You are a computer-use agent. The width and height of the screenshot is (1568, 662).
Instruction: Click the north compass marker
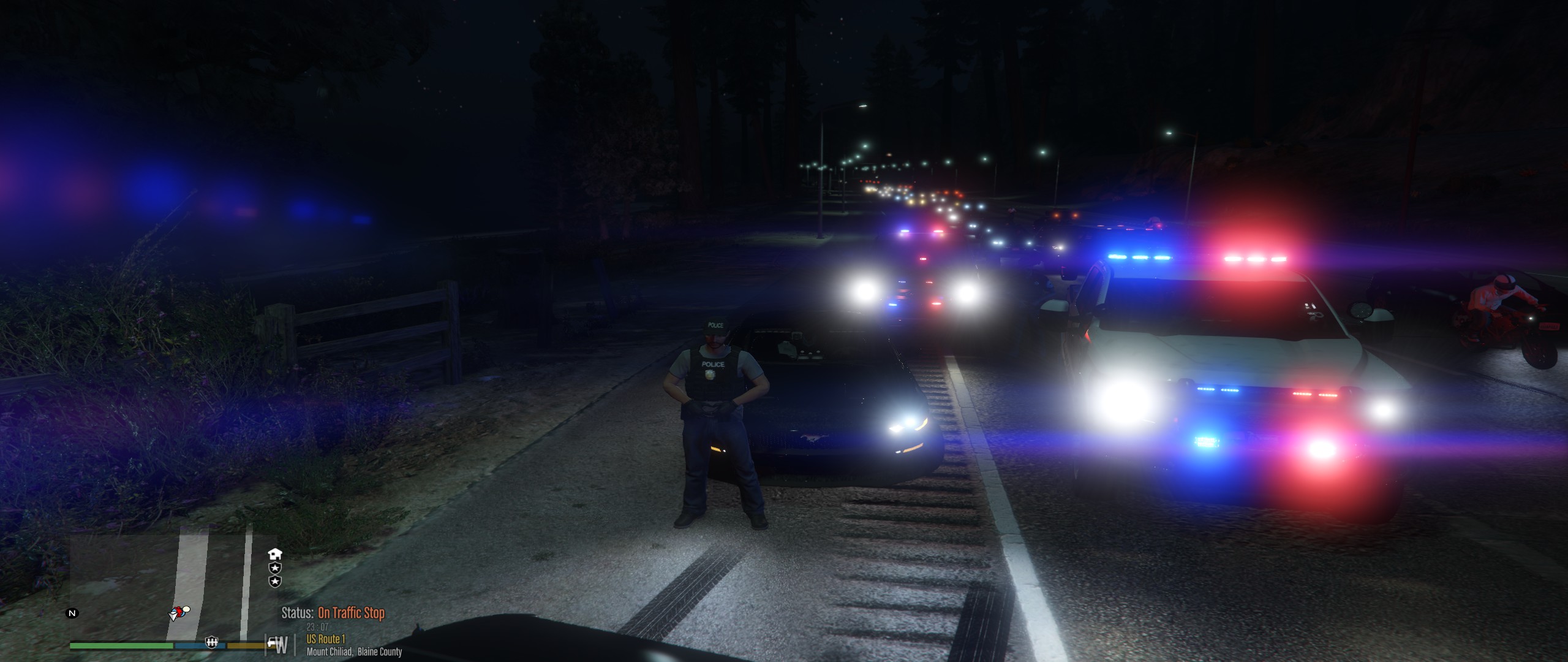click(72, 613)
